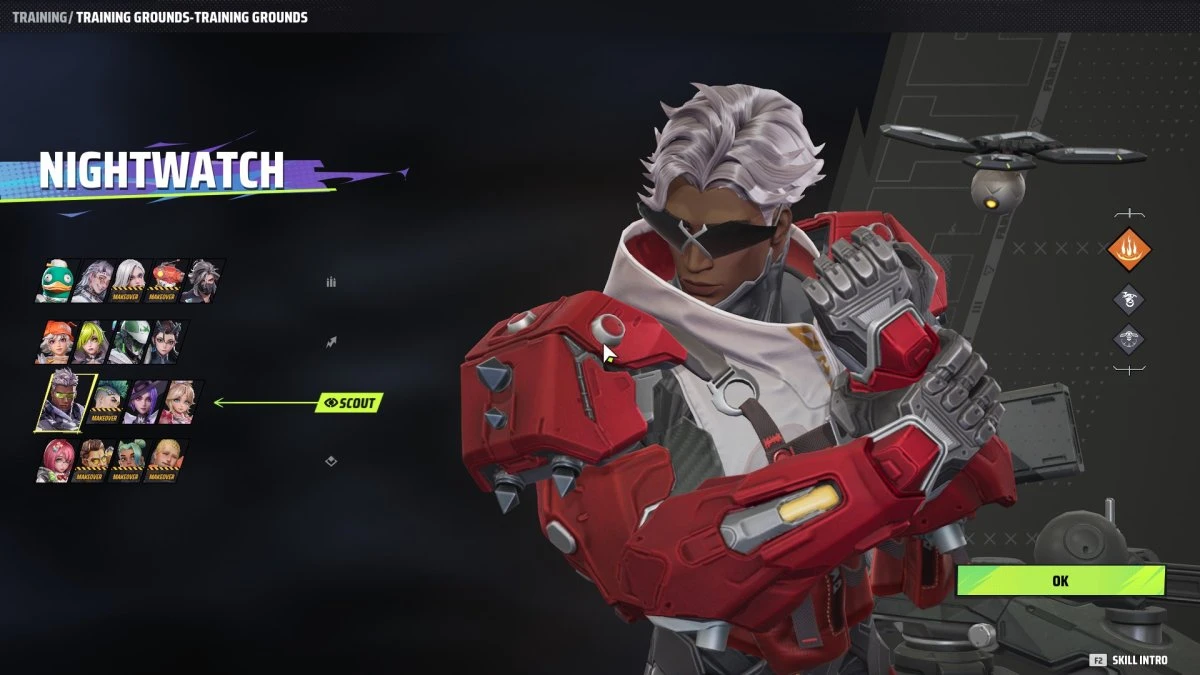Open the lightning arrow role category
Screen dimensions: 1200x675
tap(331, 342)
